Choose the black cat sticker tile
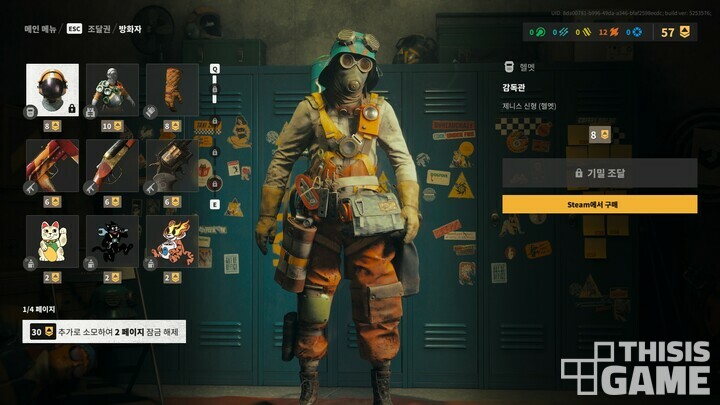The height and width of the screenshot is (405, 720). pyautogui.click(x=112, y=241)
